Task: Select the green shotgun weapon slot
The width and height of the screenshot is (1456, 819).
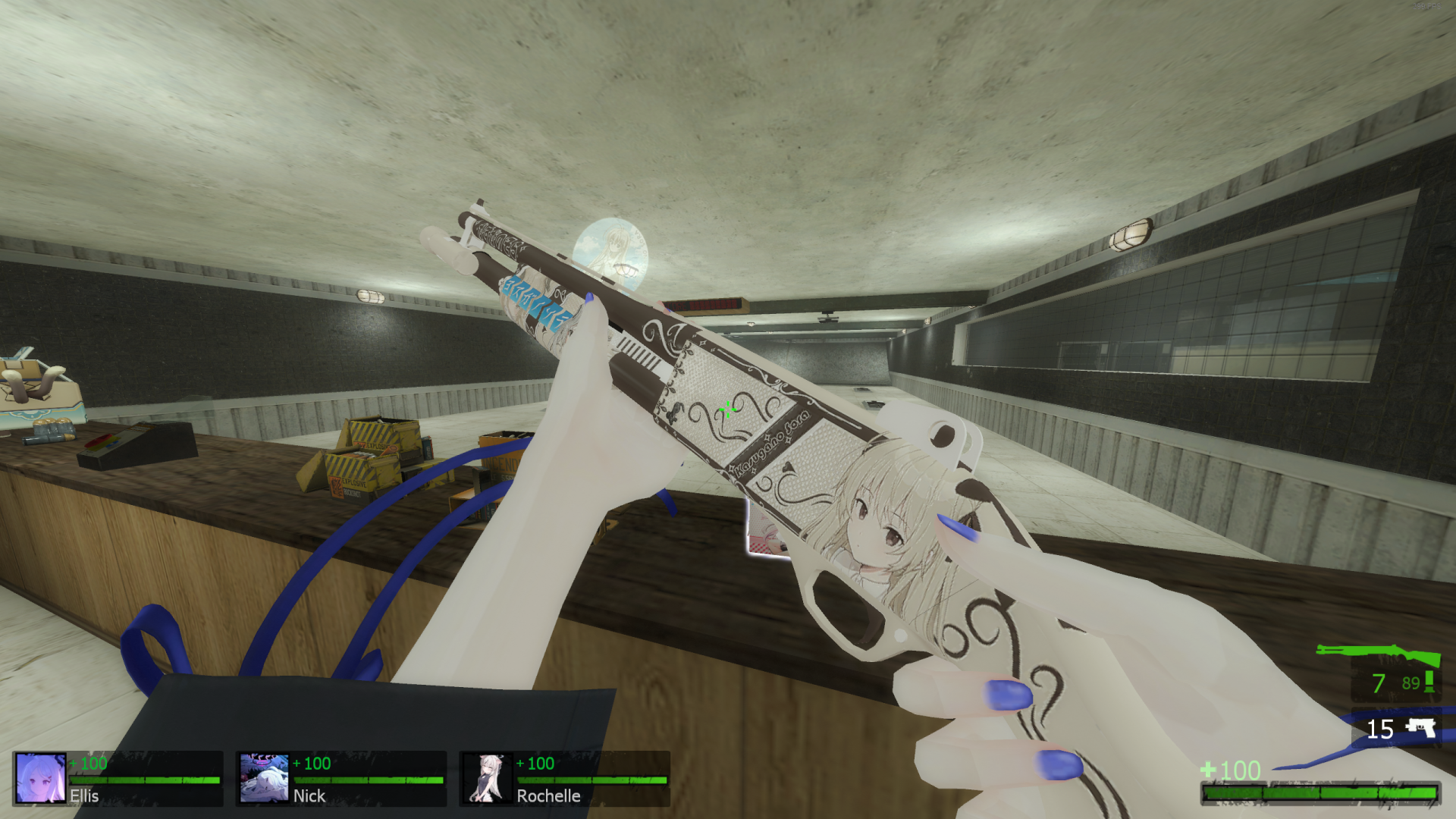Action: (x=1378, y=654)
